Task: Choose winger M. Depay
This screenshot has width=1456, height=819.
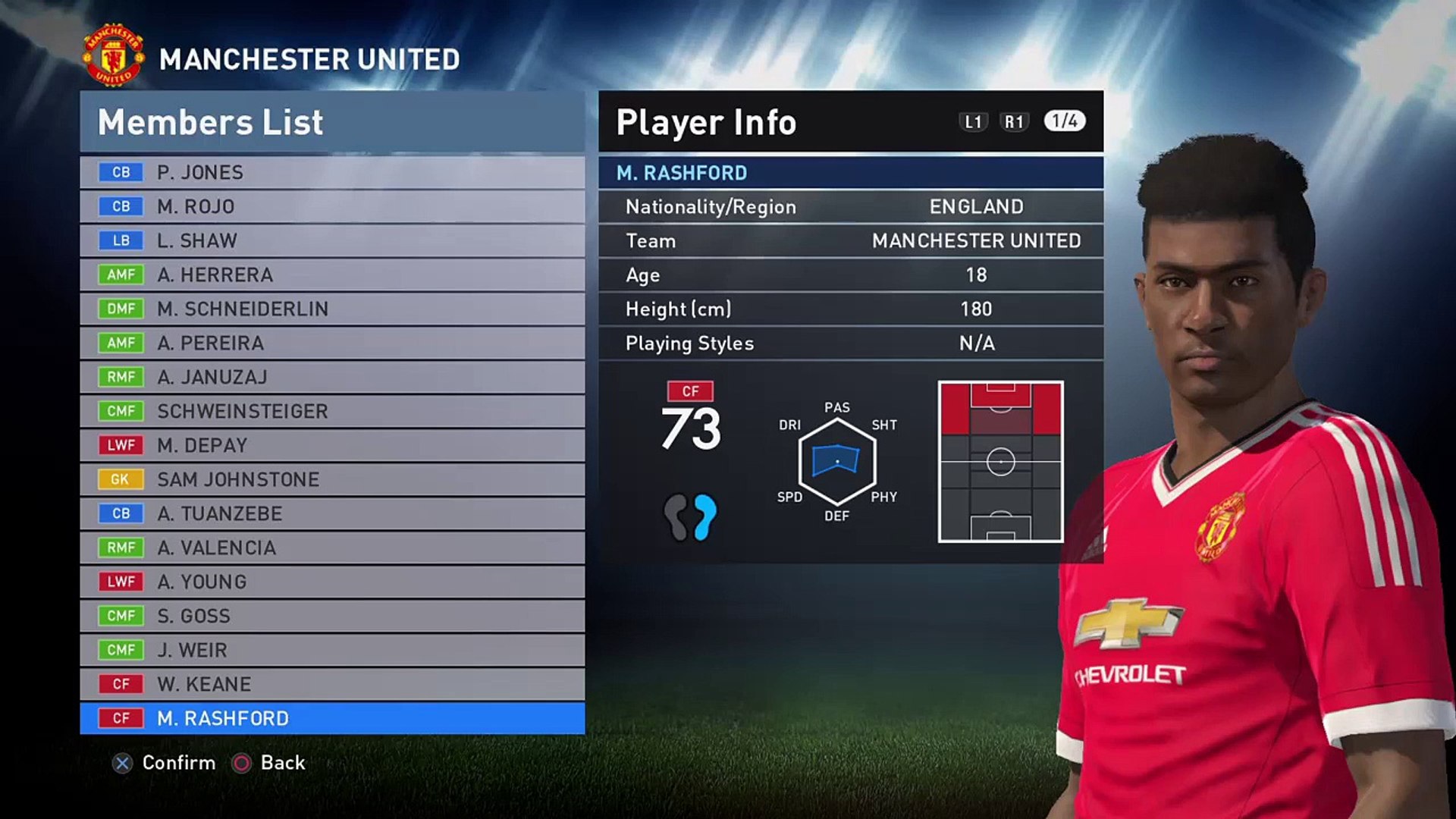Action: (332, 445)
